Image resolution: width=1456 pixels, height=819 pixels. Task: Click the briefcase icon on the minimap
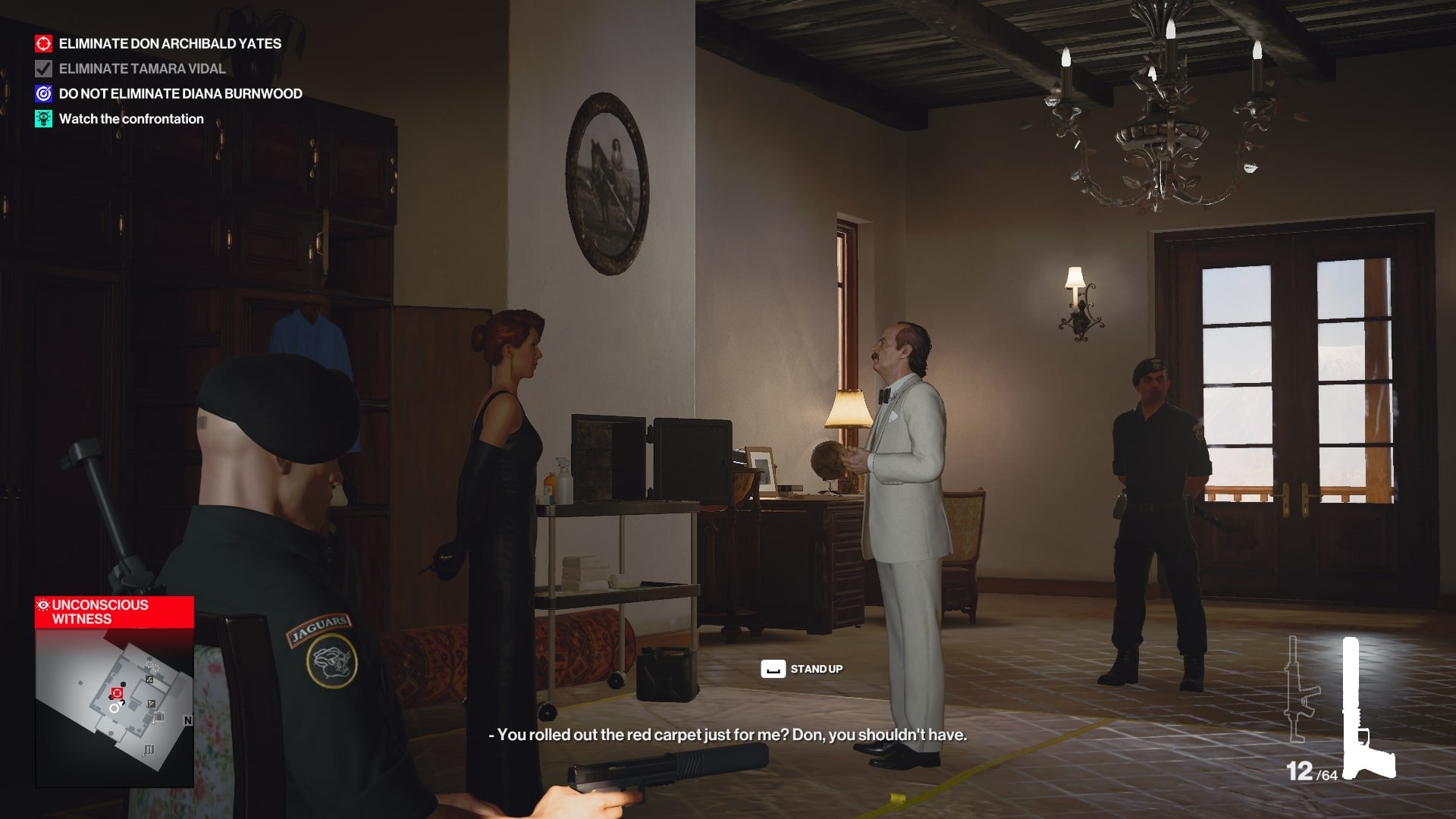(159, 717)
